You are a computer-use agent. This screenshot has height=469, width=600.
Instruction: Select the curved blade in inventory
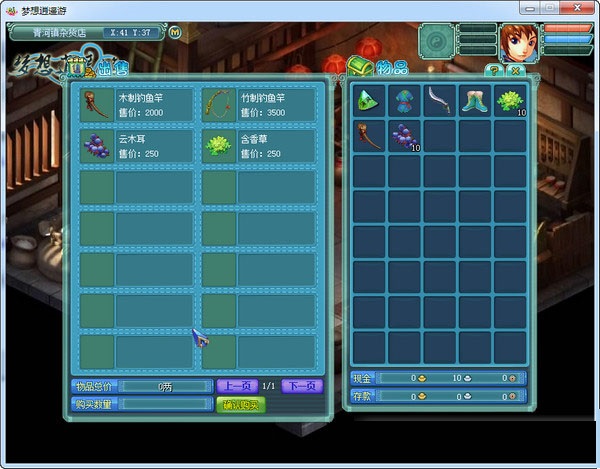coord(440,100)
